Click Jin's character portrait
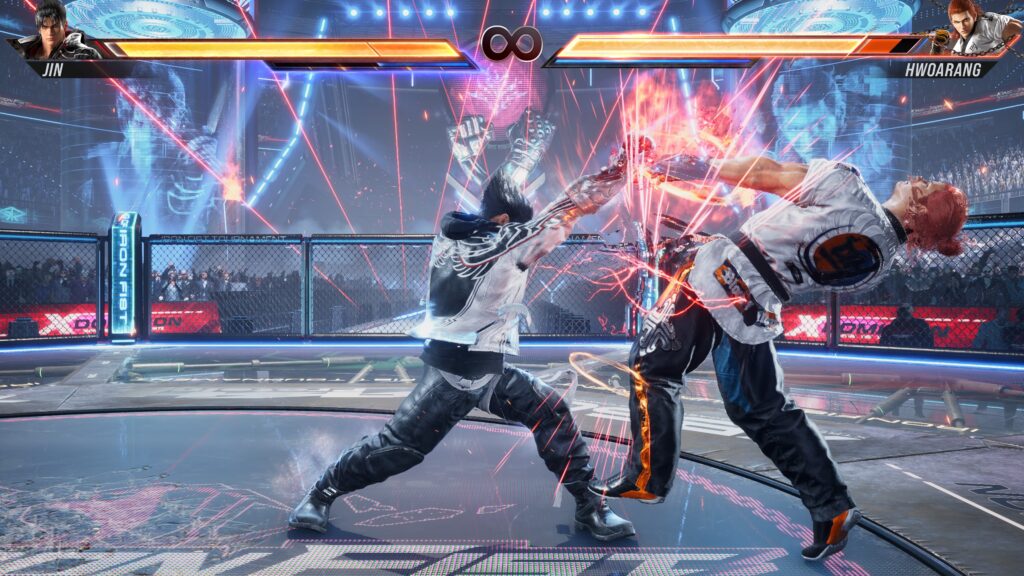 tap(52, 31)
